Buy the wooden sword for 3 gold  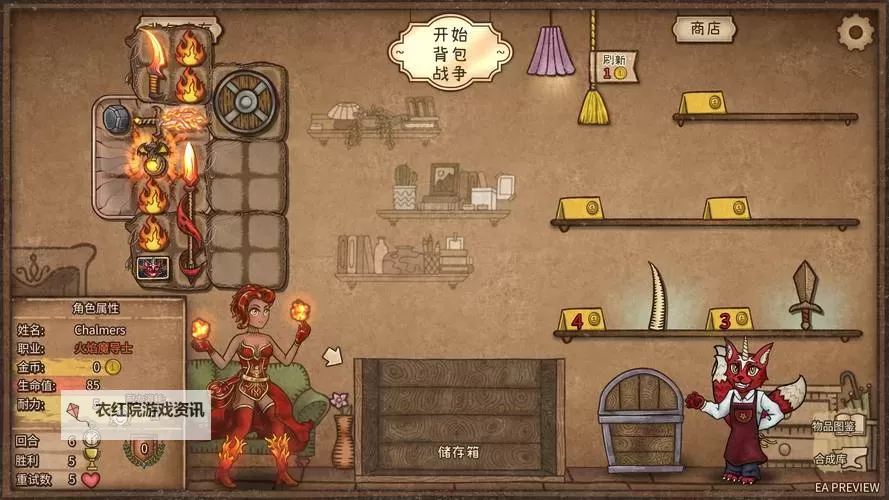click(x=806, y=294)
